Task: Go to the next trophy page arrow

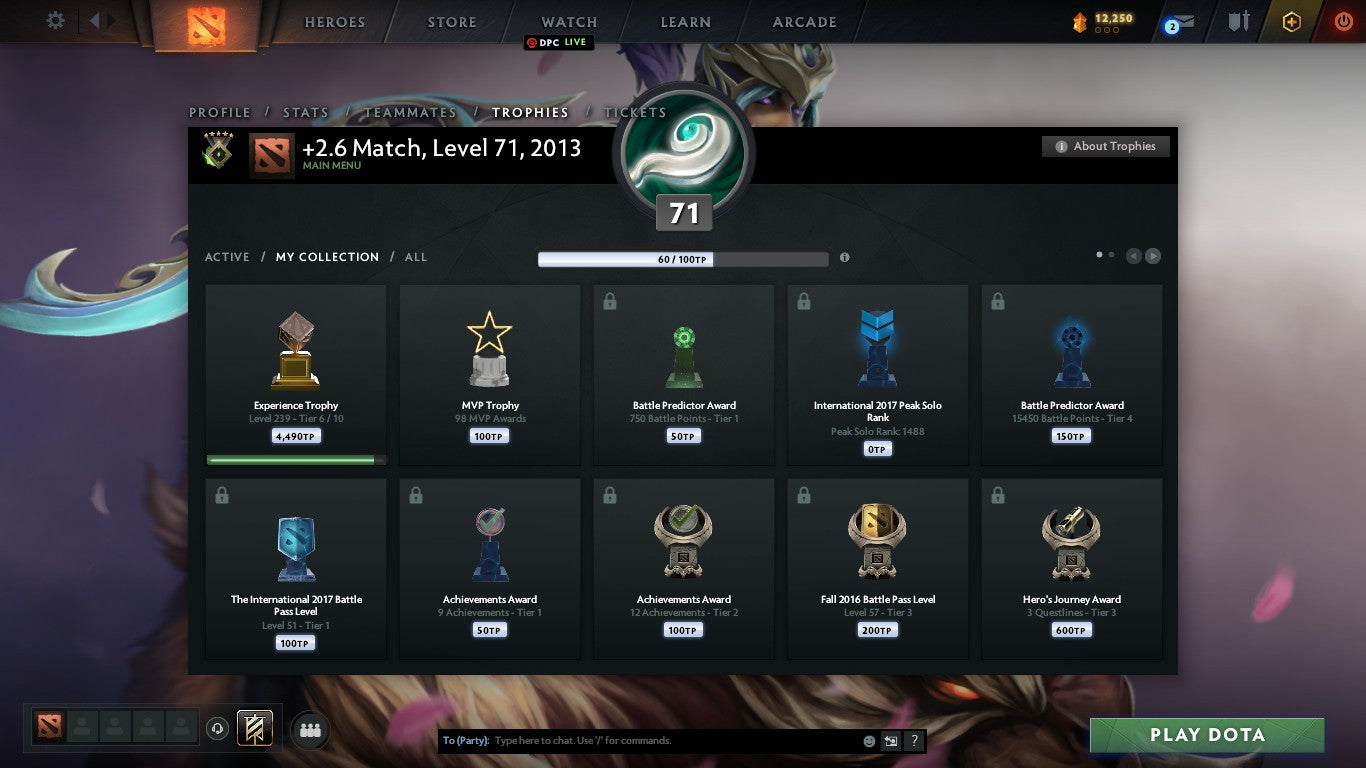Action: pos(1153,256)
